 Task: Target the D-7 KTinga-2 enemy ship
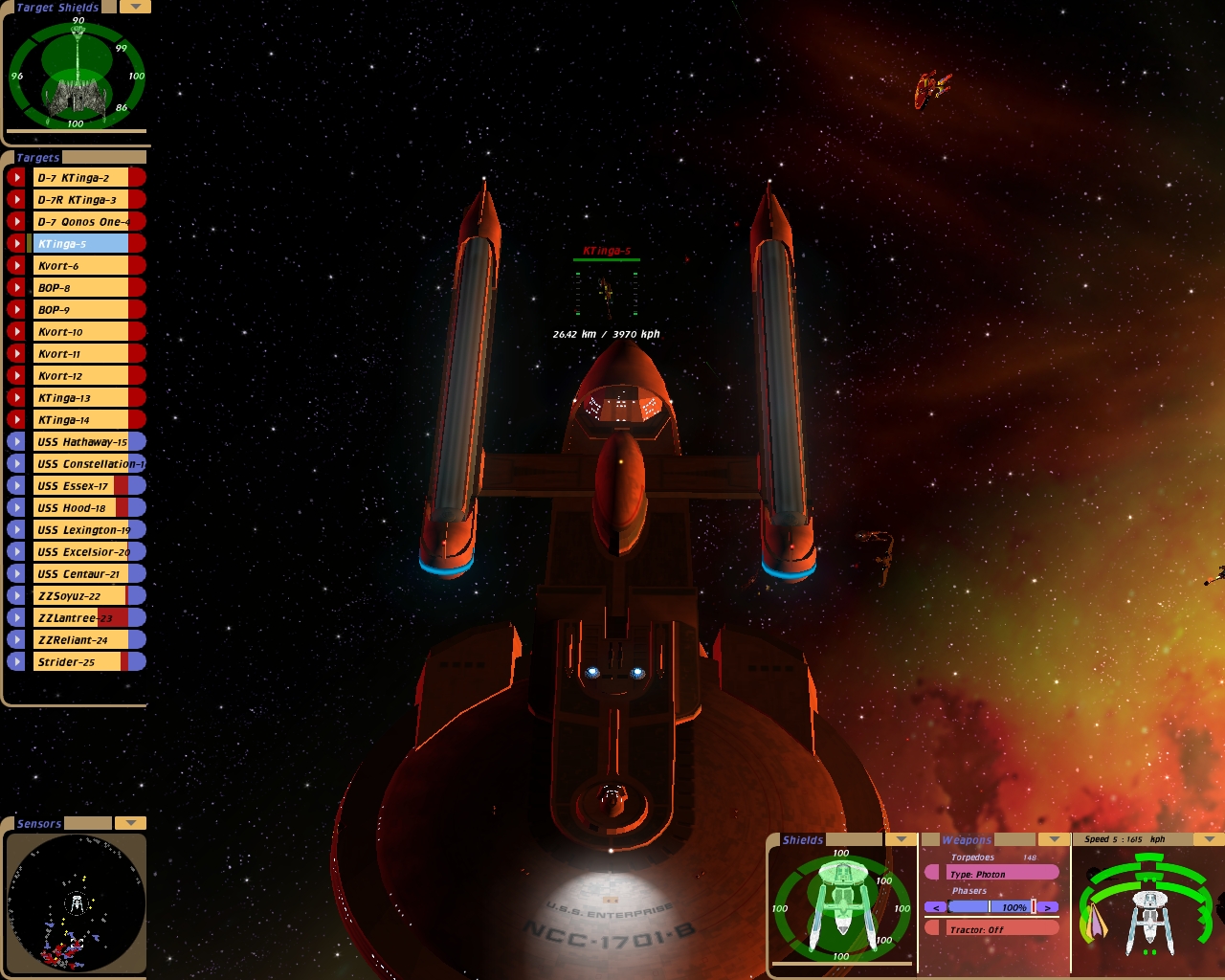pos(80,178)
